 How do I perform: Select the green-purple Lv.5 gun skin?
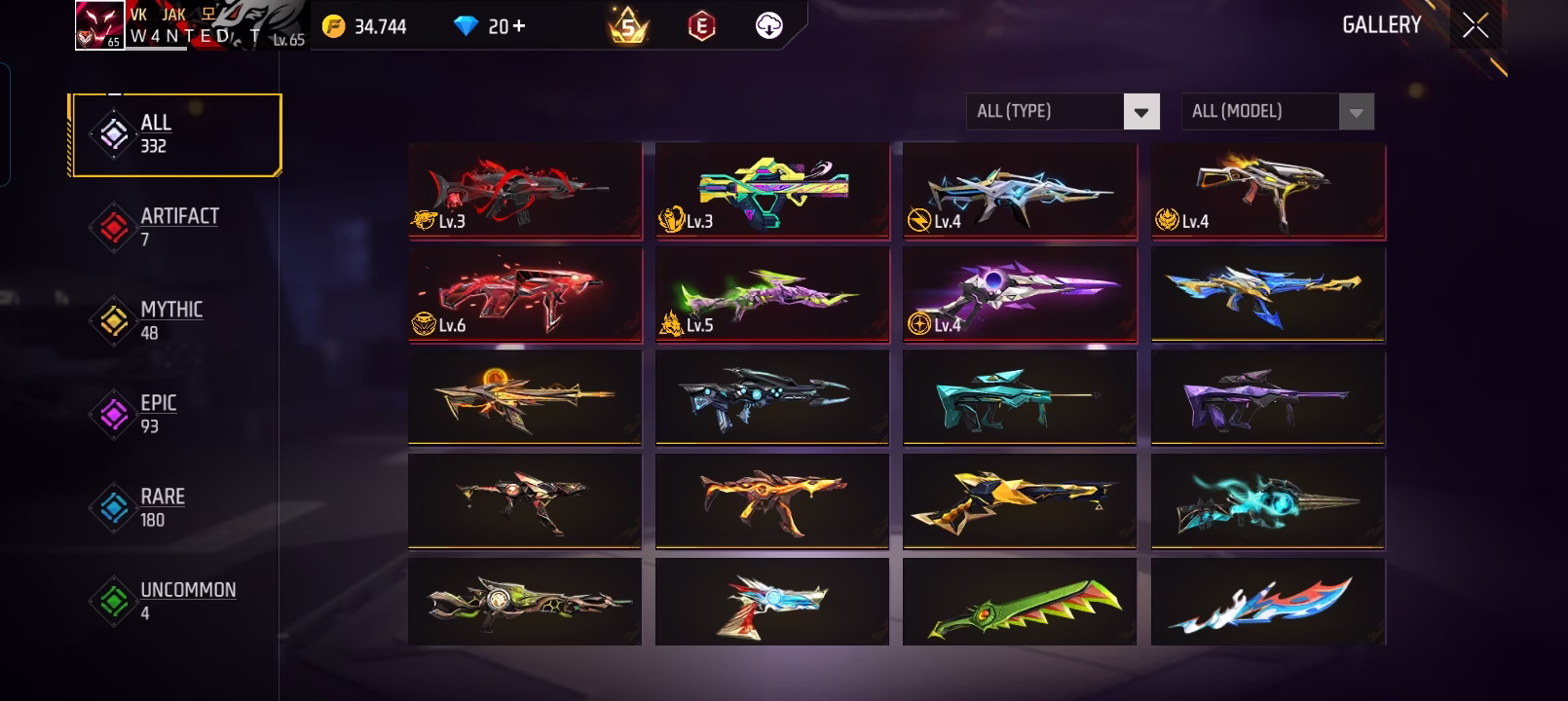(x=772, y=294)
